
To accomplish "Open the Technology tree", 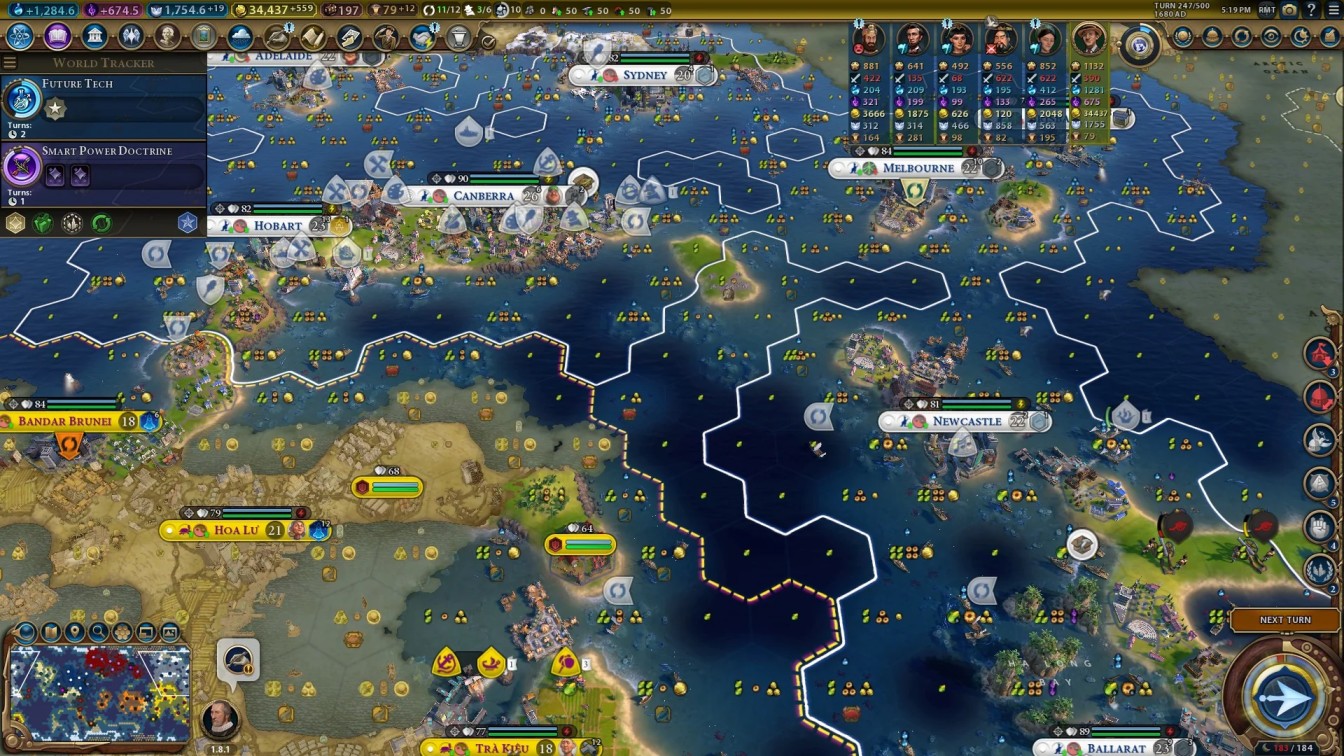I will point(19,36).
